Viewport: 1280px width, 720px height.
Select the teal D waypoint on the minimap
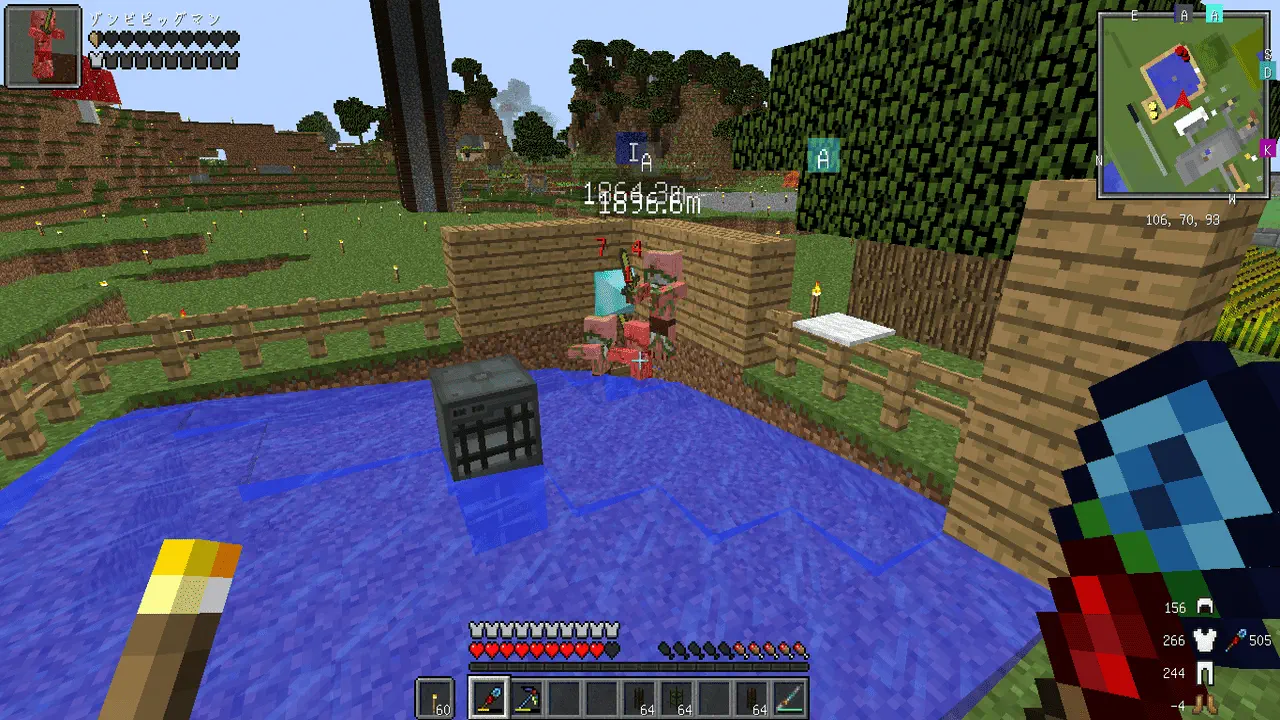point(1268,72)
